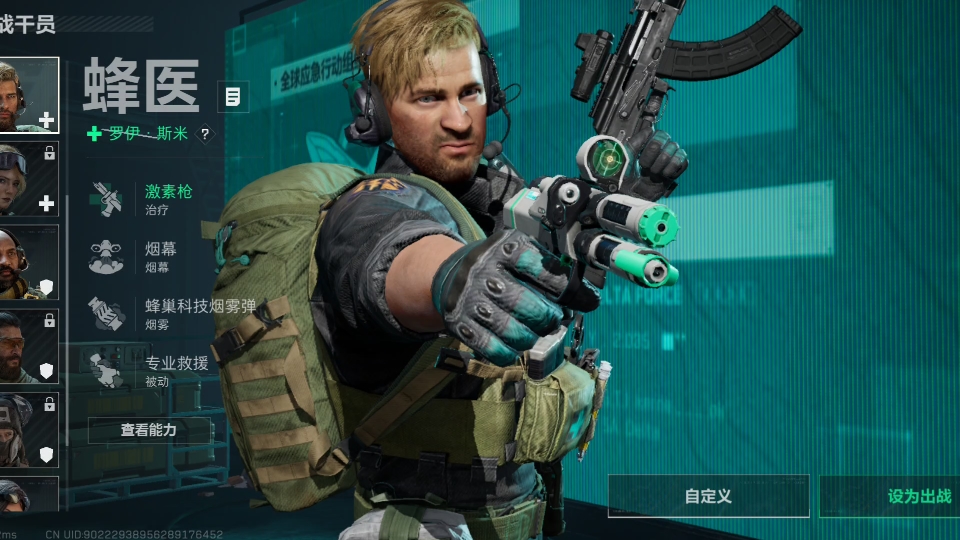Choose the goggles-wearing locked operator portrait
Screen dimensions: 960x540
[x=28, y=178]
